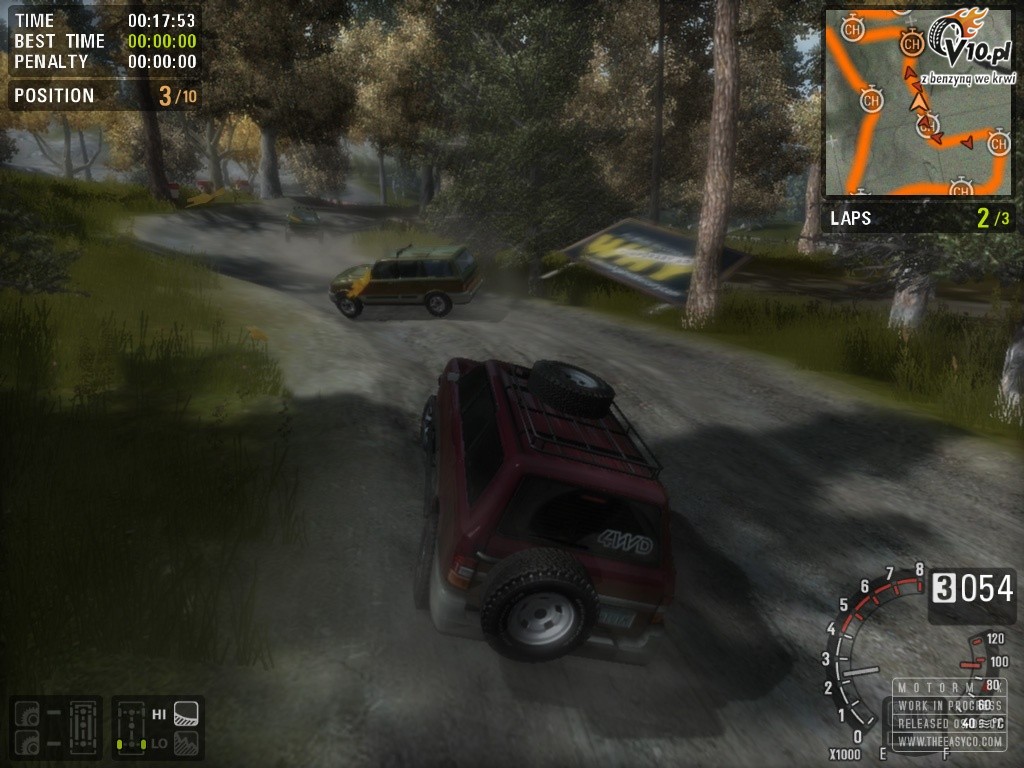Screen dimensions: 1024x768
Task: Select the HI gear range indicator
Action: [159, 714]
